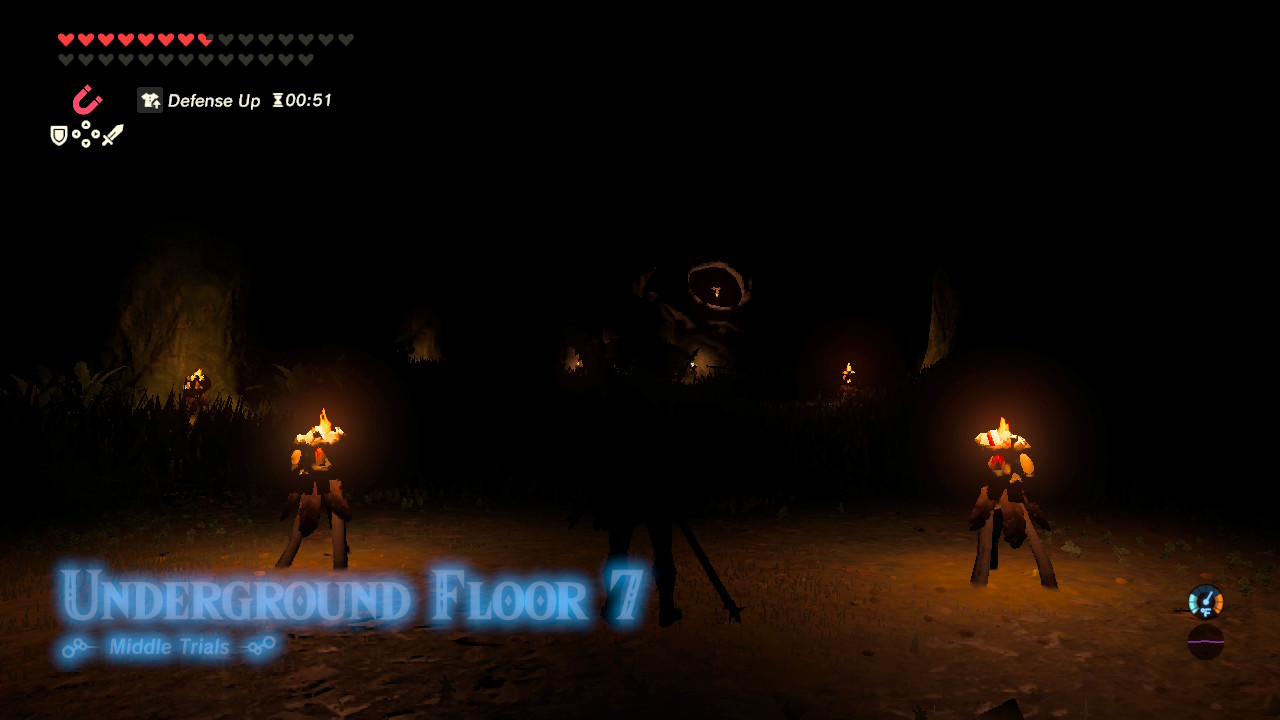Click the 00:51 countdown timer

point(309,100)
